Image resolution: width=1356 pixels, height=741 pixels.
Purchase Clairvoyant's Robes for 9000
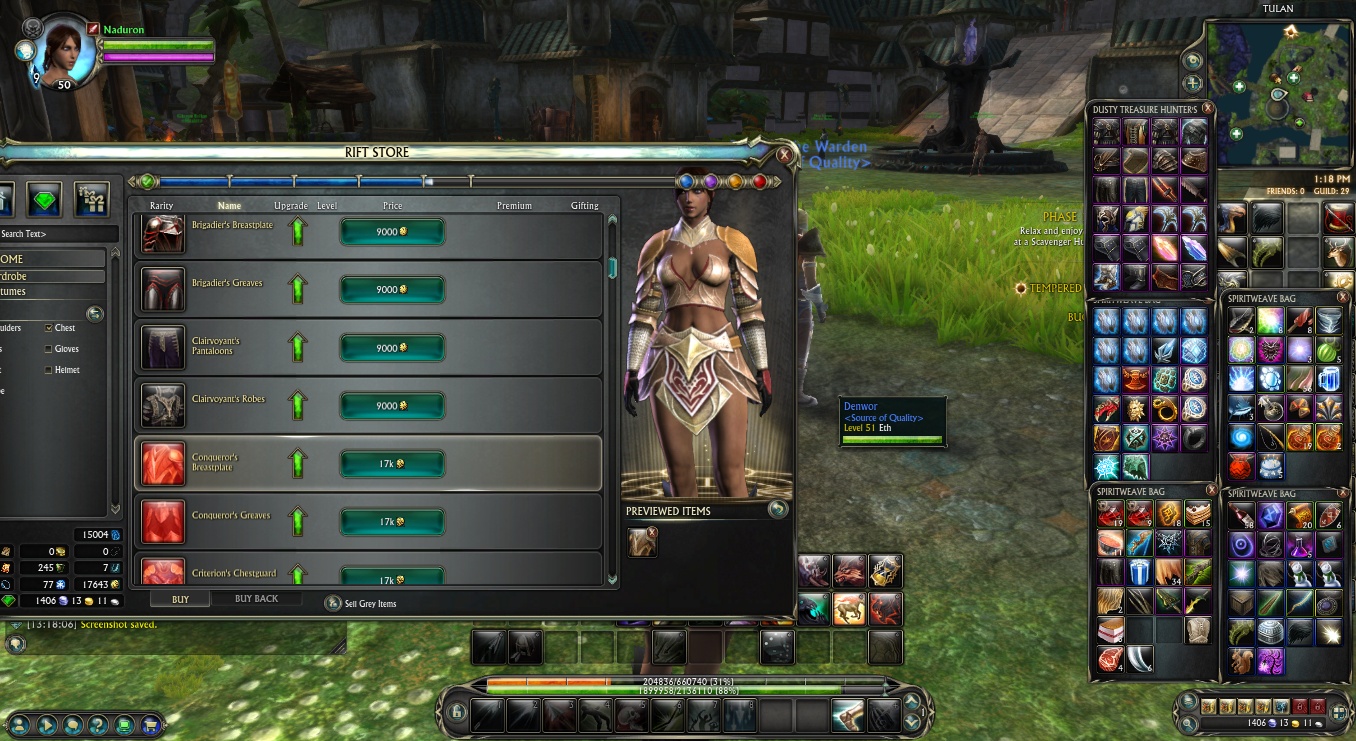[x=392, y=406]
